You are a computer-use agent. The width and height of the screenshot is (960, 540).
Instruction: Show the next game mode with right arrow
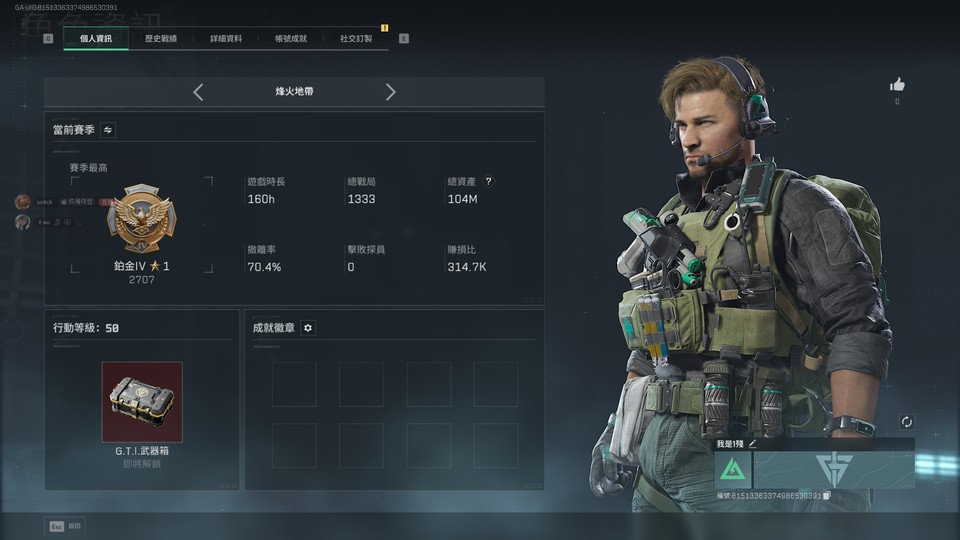point(390,92)
